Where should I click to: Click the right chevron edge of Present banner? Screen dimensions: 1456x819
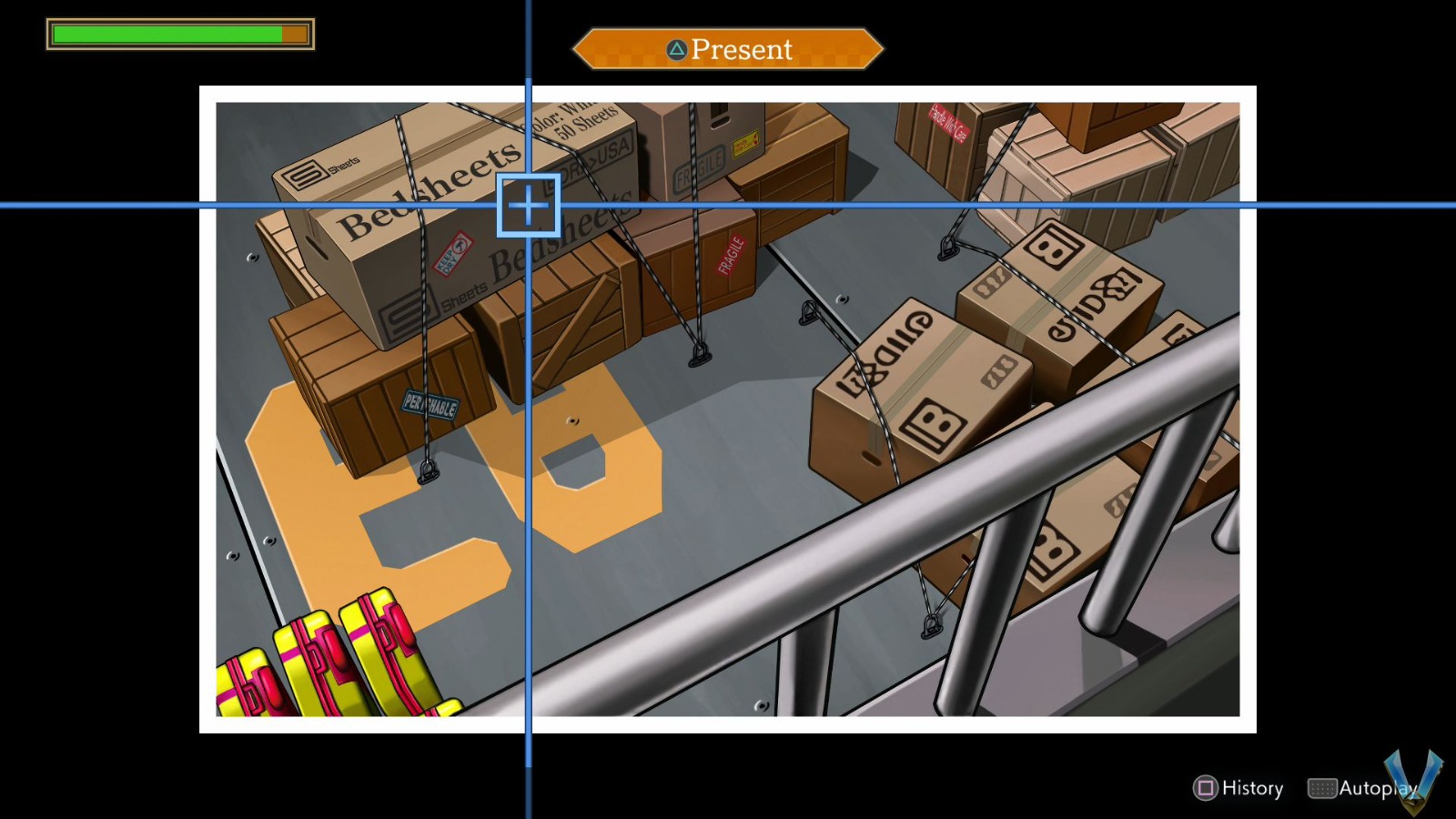pos(869,50)
